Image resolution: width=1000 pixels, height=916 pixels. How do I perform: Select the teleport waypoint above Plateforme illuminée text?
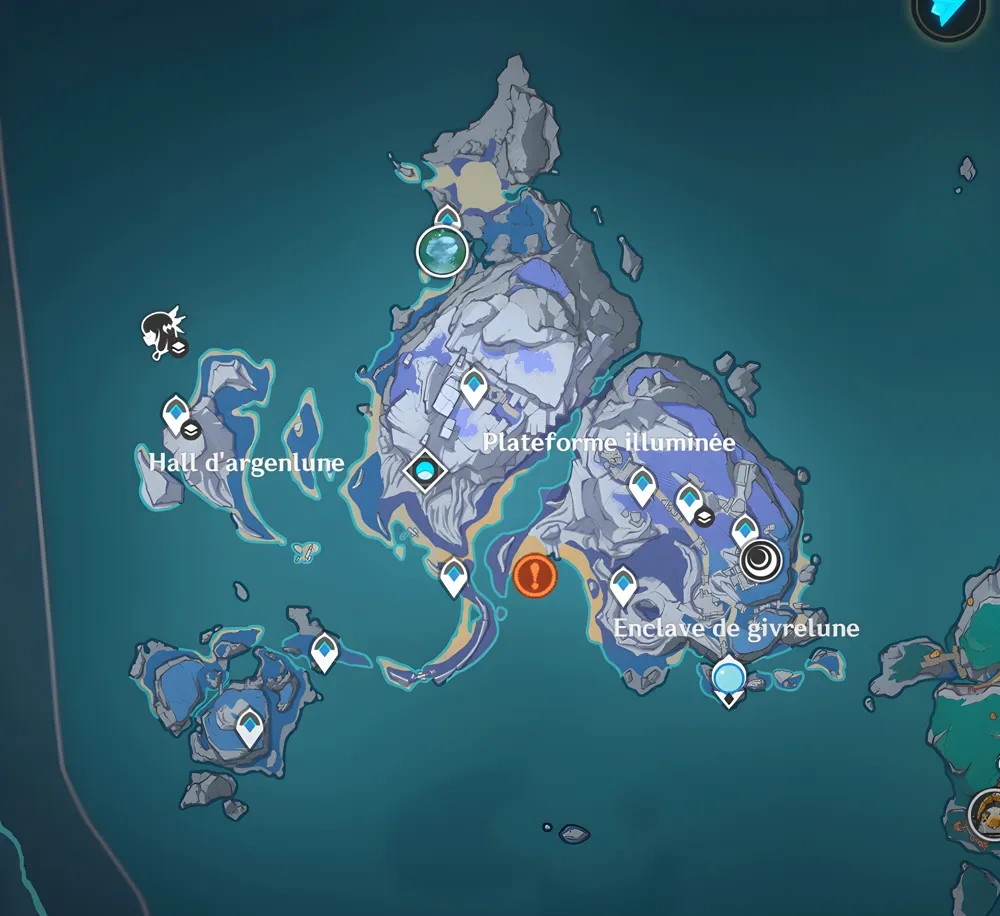tap(473, 385)
